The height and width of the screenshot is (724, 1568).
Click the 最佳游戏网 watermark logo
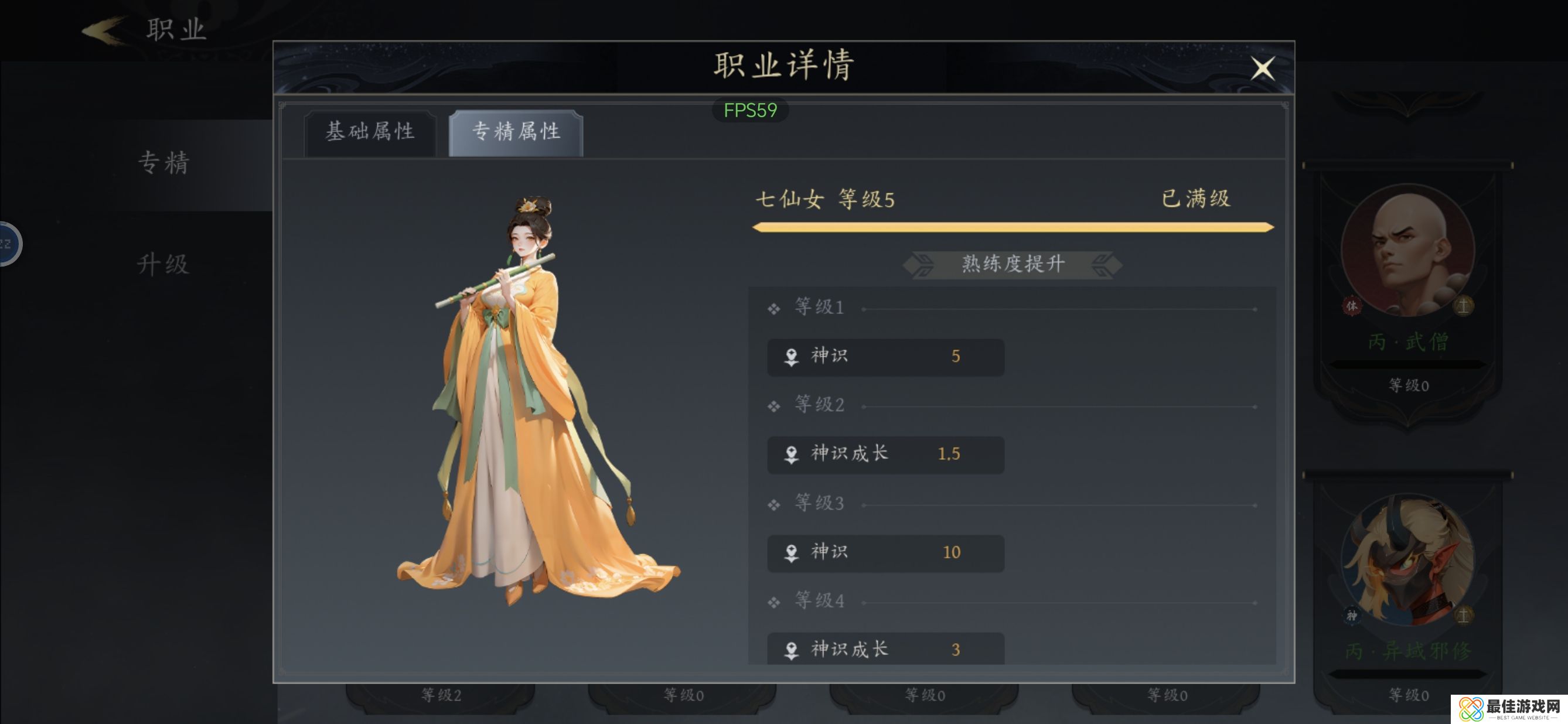pyautogui.click(x=1508, y=709)
